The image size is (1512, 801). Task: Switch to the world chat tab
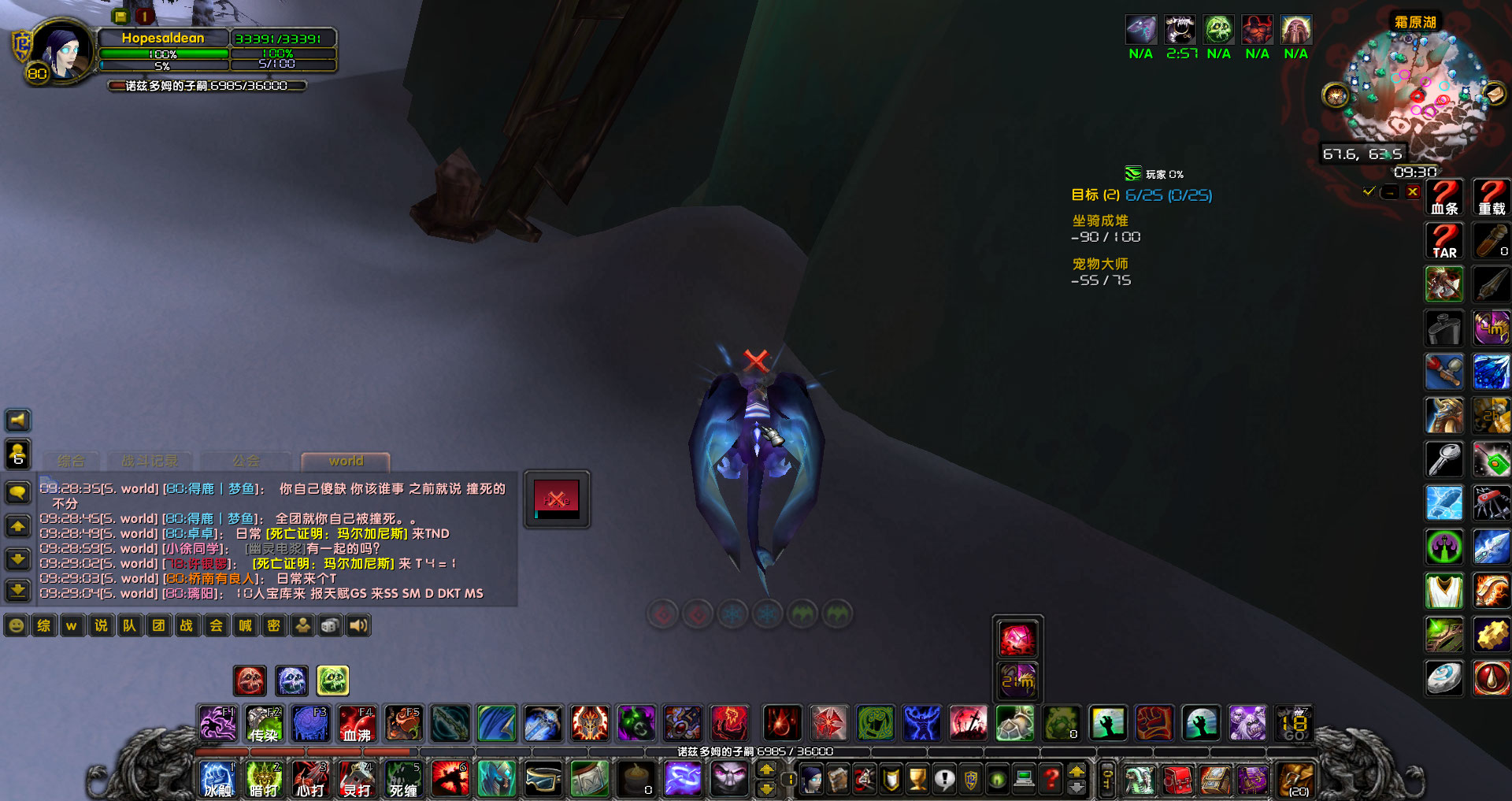click(x=344, y=461)
